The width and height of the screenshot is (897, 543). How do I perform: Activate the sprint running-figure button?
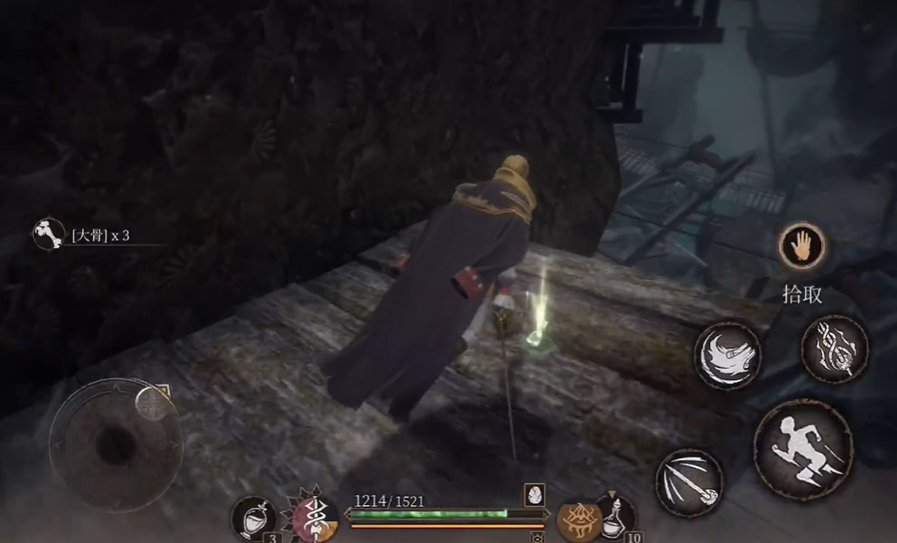[802, 448]
